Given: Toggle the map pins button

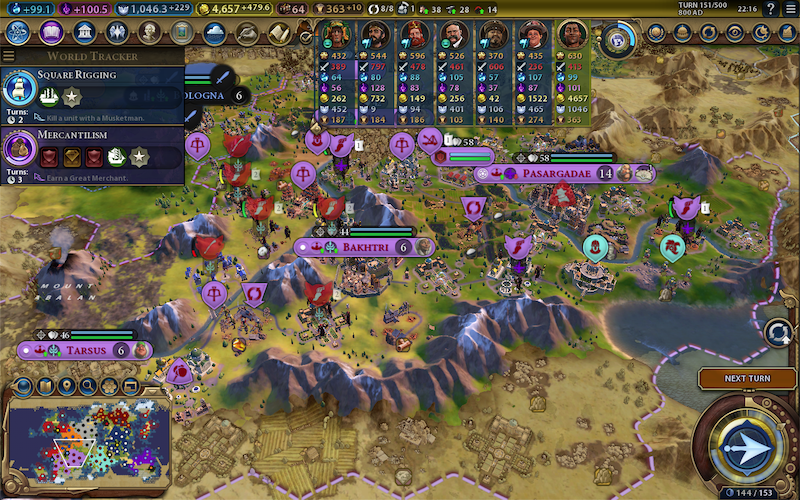Looking at the screenshot, I should [66, 386].
